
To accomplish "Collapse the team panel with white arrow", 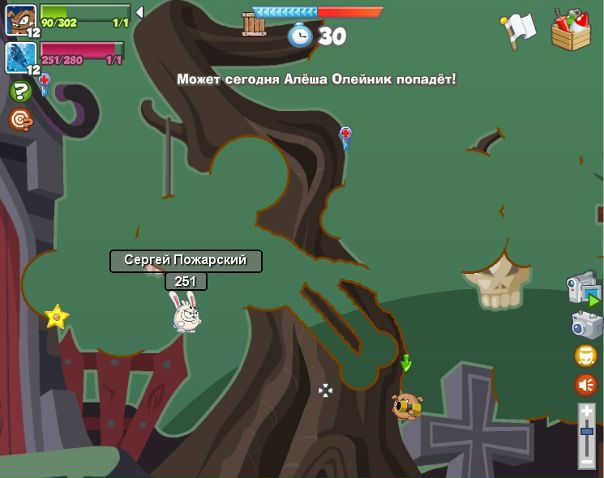I will pyautogui.click(x=139, y=12).
